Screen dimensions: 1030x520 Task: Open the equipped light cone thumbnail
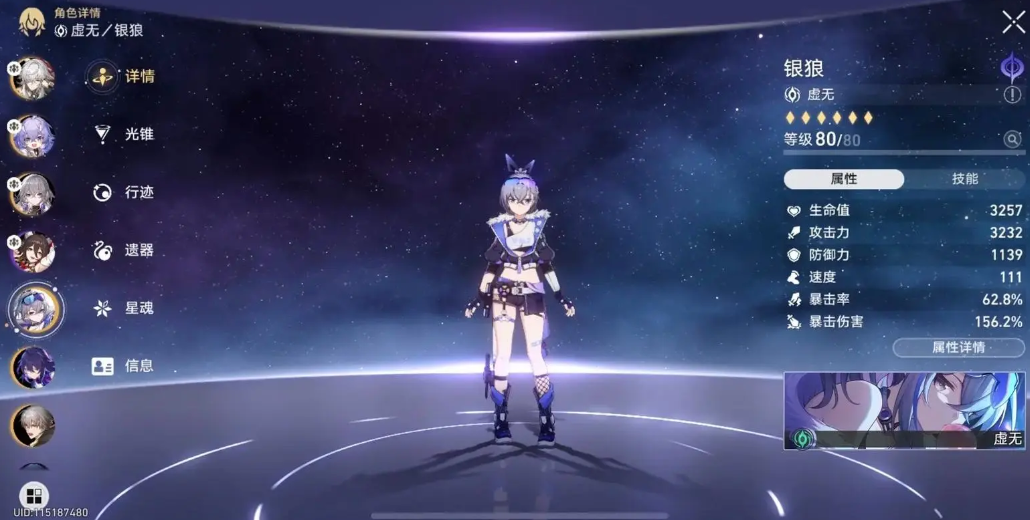point(904,410)
